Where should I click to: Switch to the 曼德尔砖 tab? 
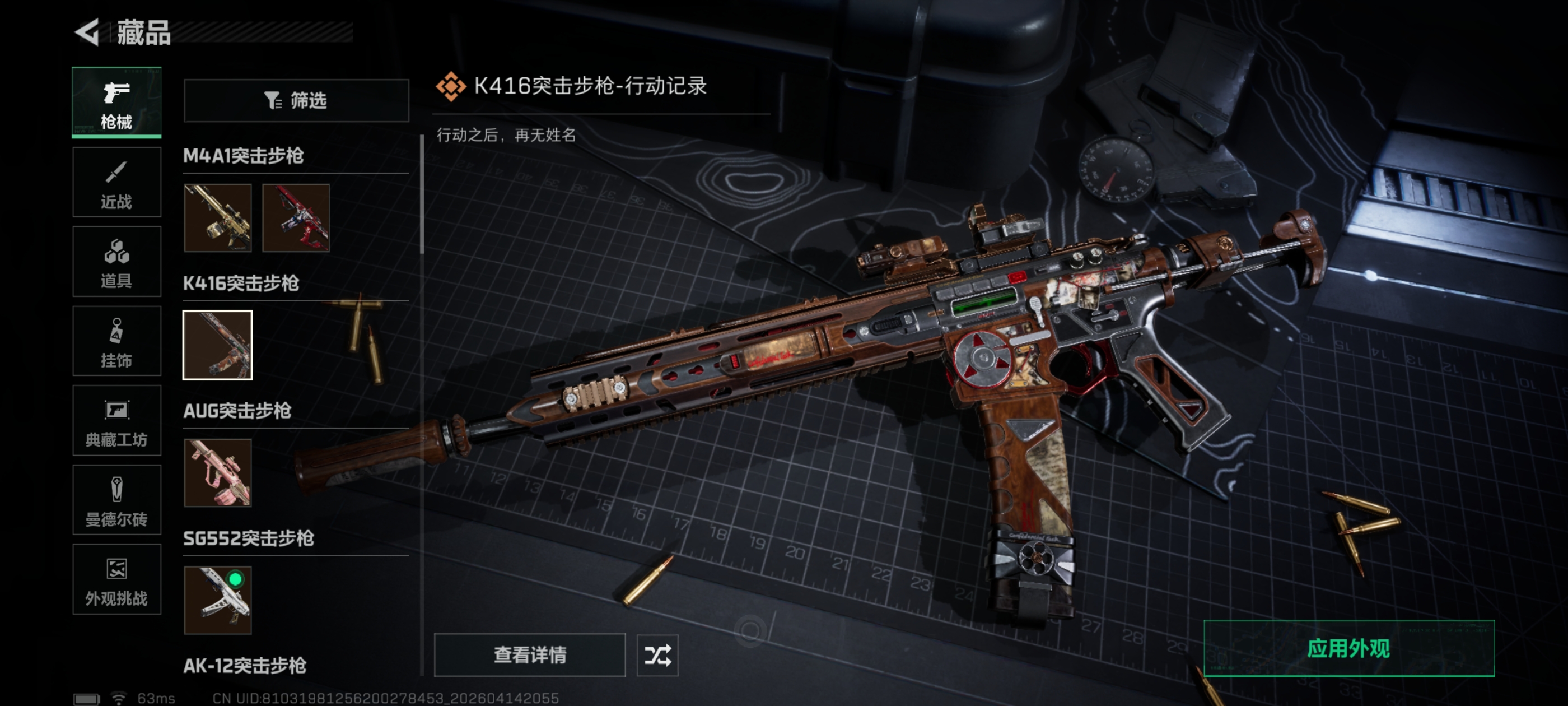[116, 500]
